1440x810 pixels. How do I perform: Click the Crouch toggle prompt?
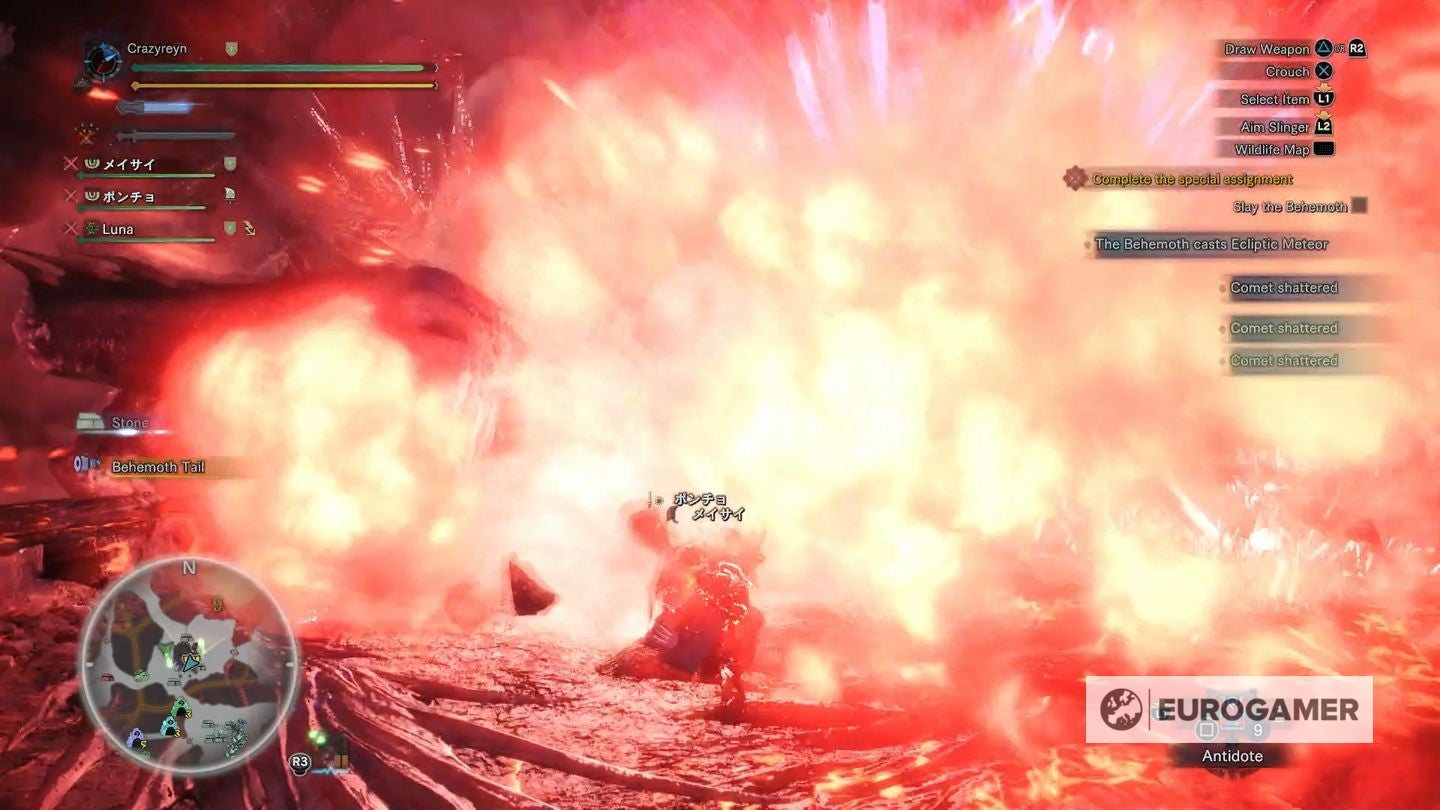[1287, 71]
